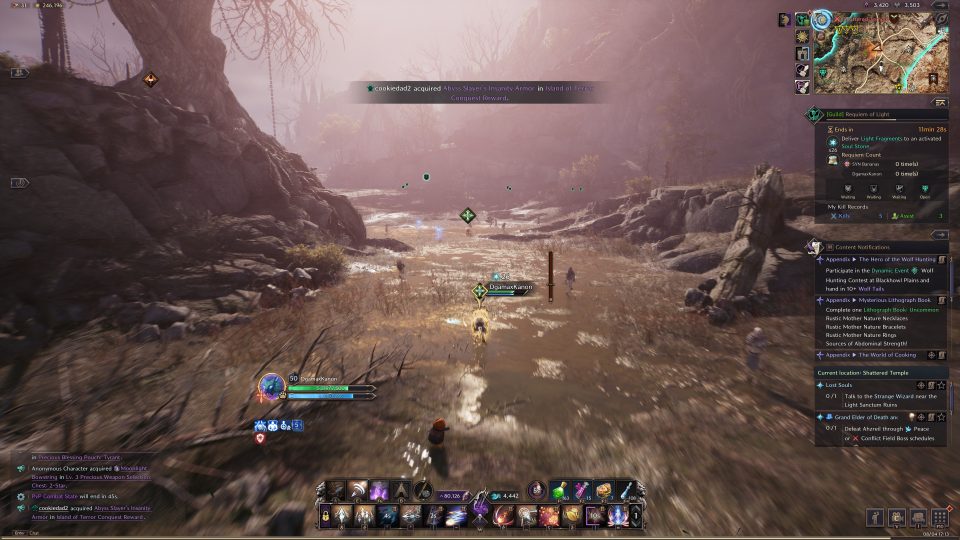The image size is (960, 540).
Task: Click the castle icon left of minimap
Action: pos(802,53)
